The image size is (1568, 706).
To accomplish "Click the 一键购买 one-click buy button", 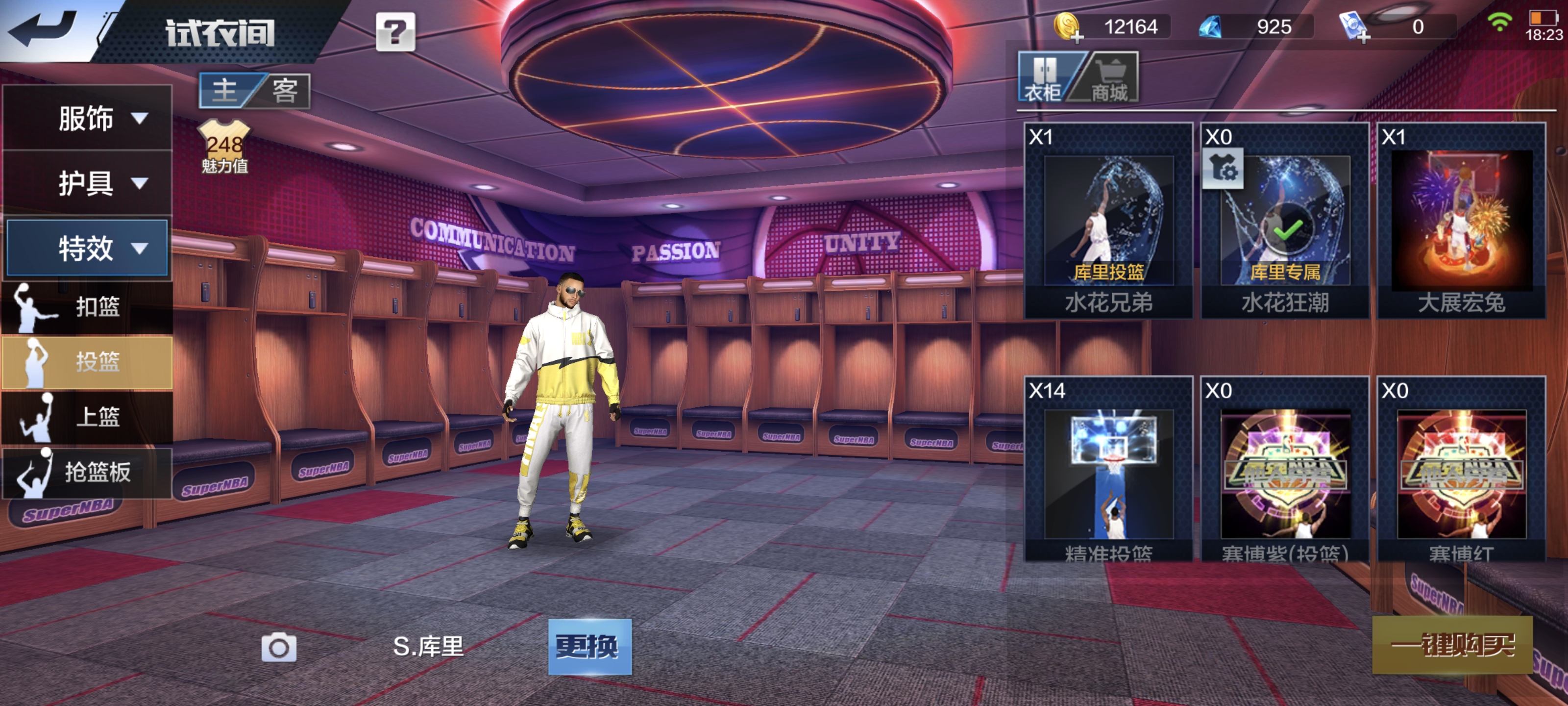I will [1452, 645].
